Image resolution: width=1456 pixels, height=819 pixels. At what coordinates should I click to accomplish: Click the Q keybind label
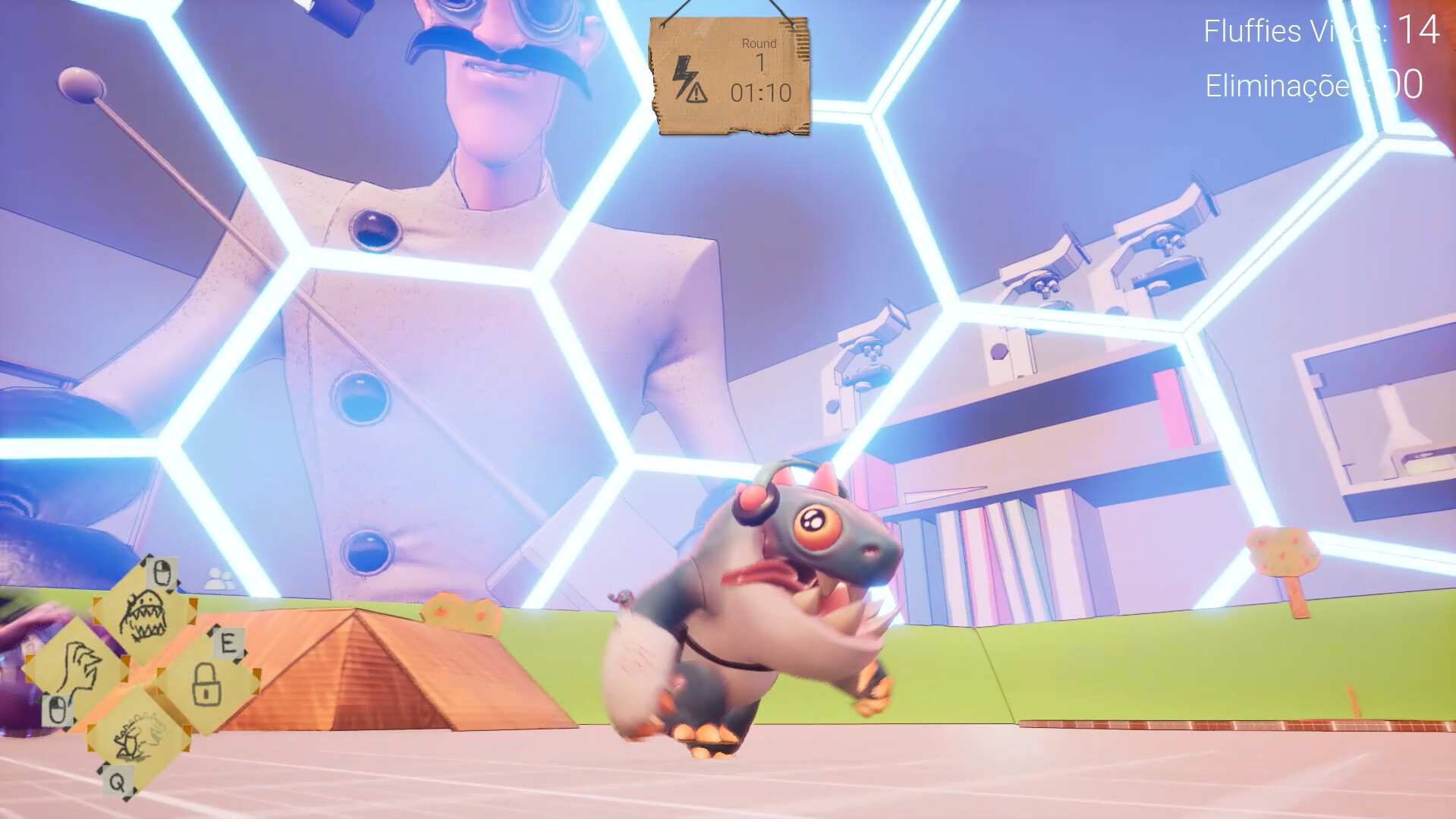click(x=118, y=783)
